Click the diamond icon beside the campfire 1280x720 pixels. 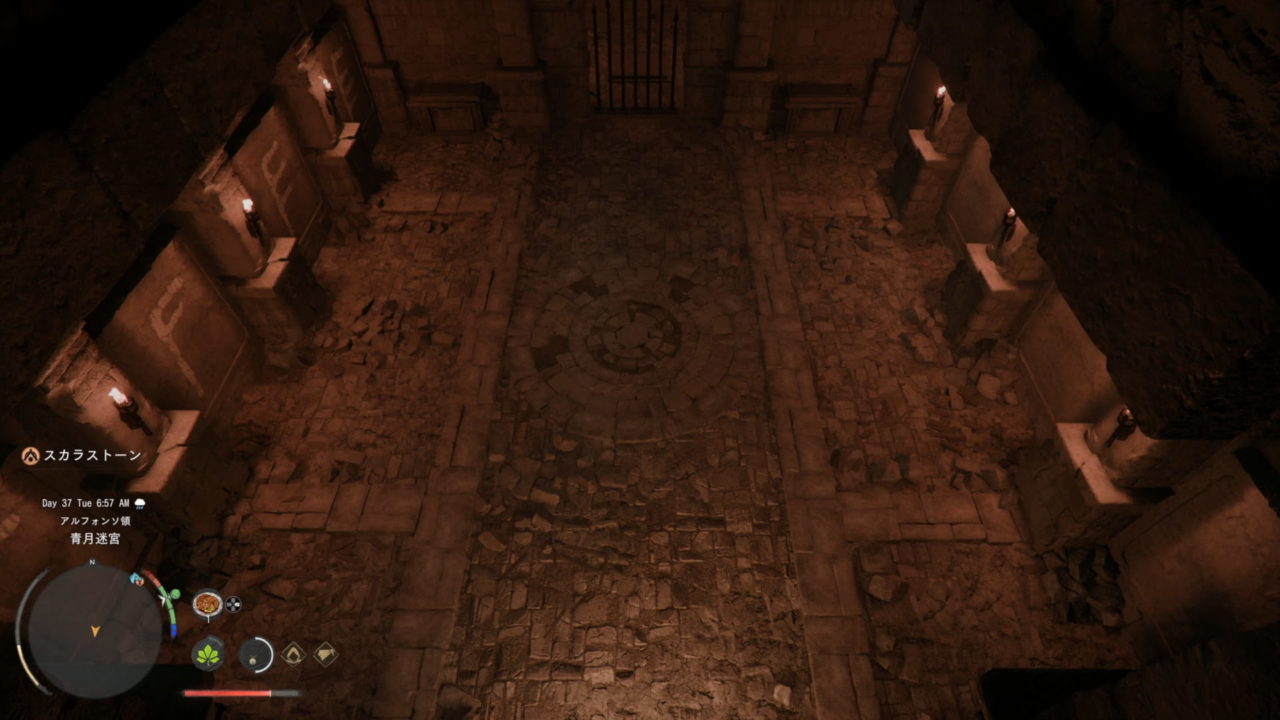325,654
